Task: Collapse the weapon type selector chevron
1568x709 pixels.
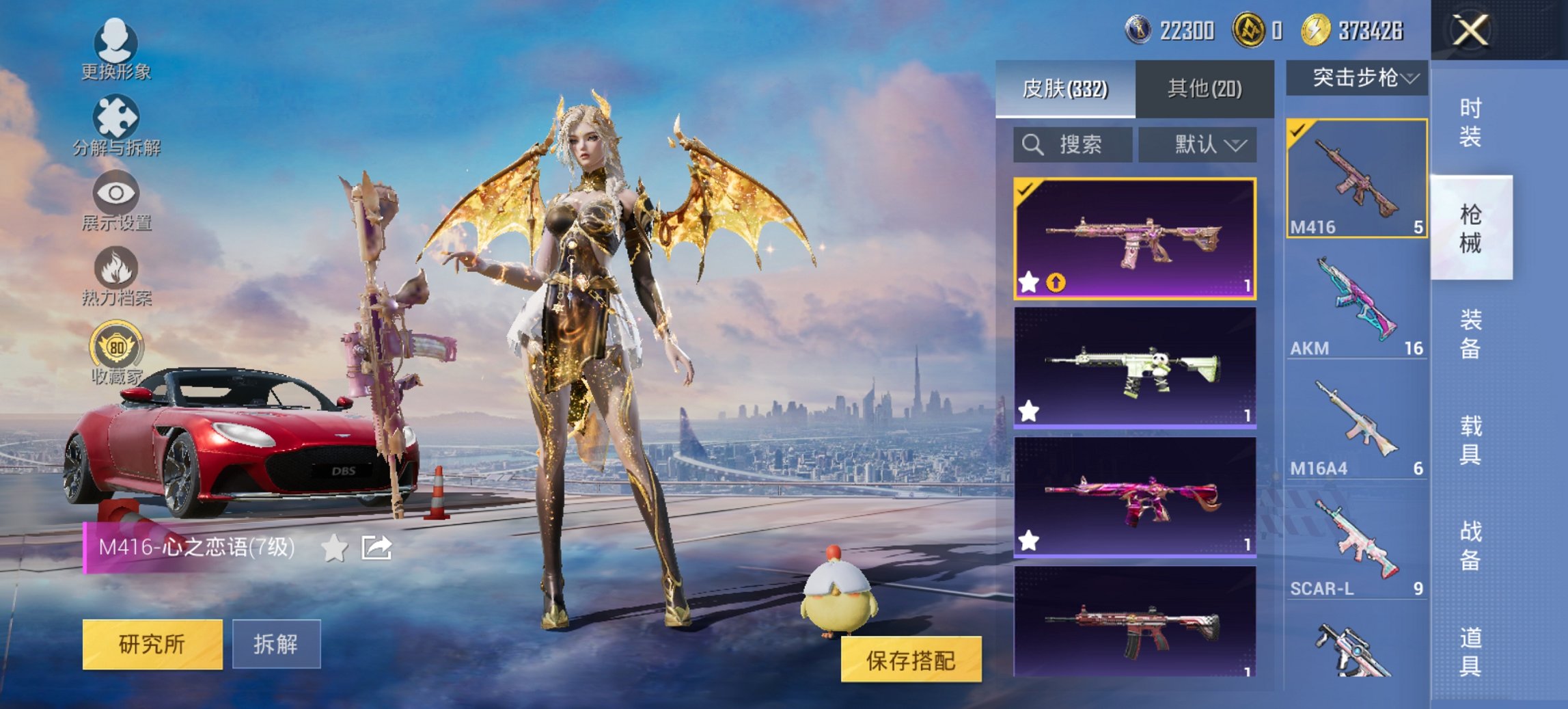Action: [x=1409, y=77]
